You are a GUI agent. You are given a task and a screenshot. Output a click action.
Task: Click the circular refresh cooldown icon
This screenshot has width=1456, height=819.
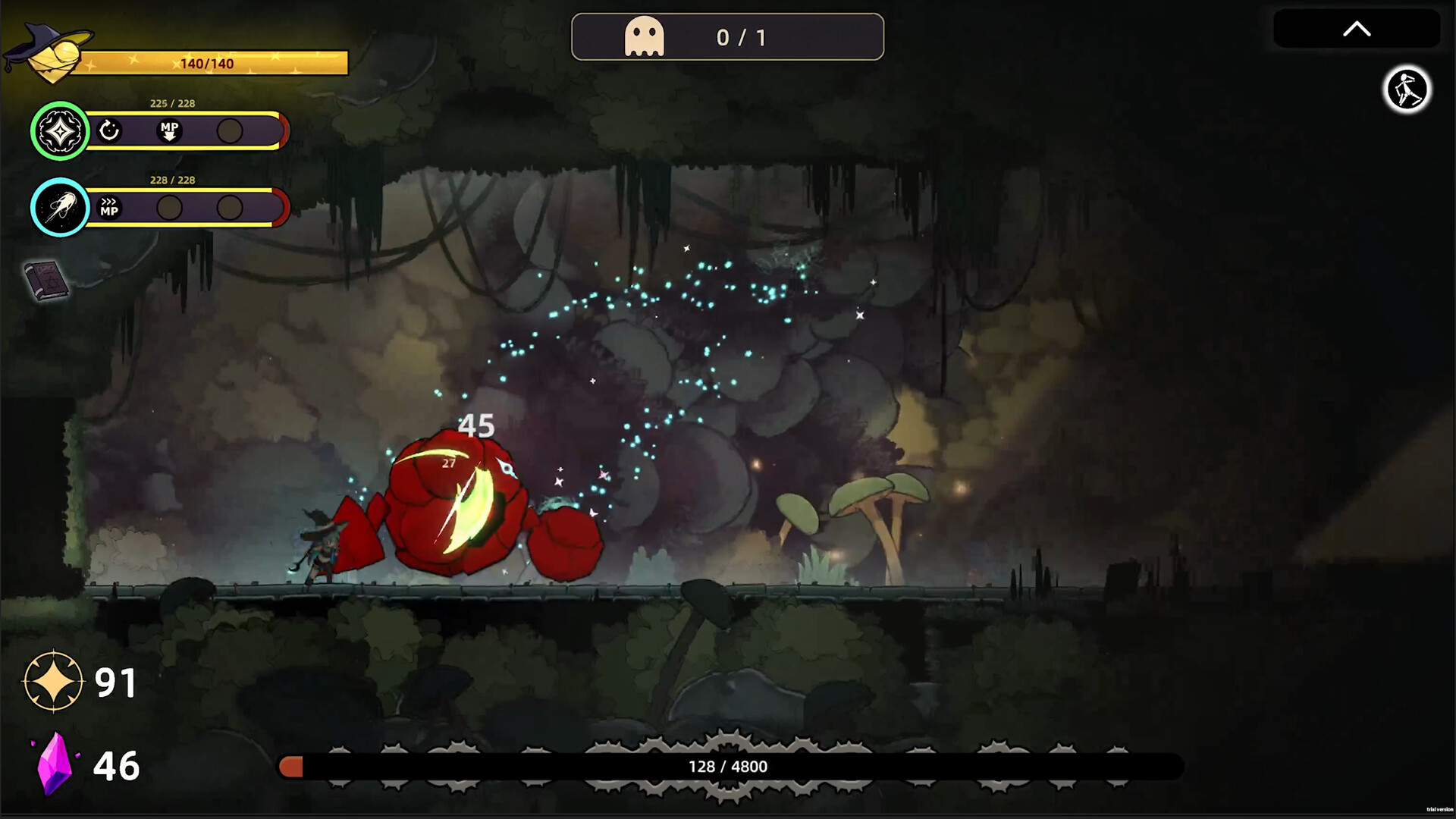[111, 130]
